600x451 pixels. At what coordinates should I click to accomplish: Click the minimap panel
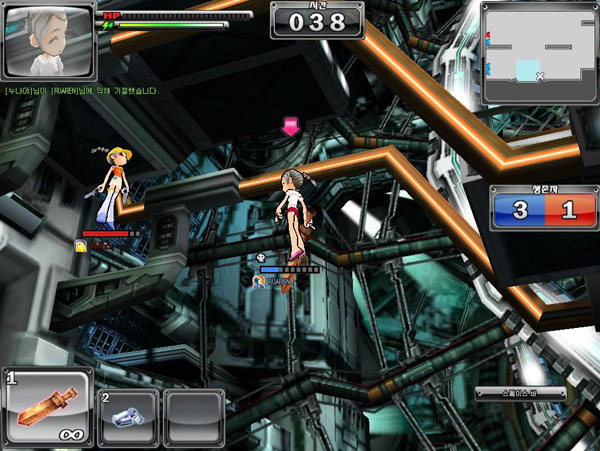click(x=538, y=53)
